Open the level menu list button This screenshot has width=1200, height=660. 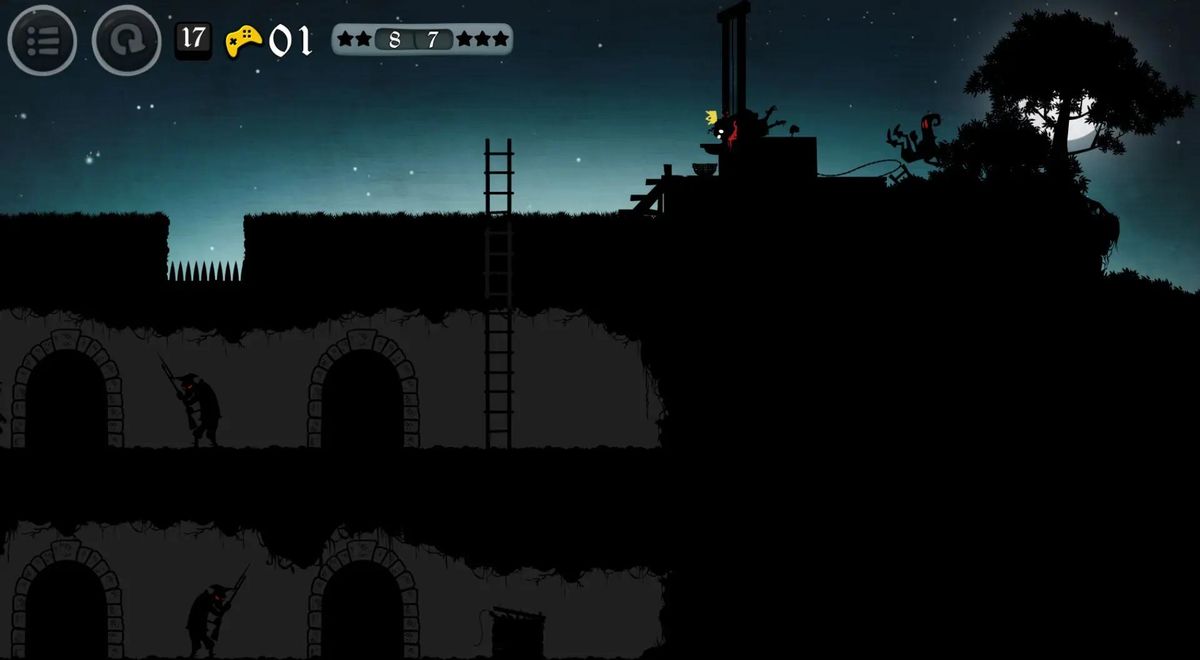tap(42, 41)
